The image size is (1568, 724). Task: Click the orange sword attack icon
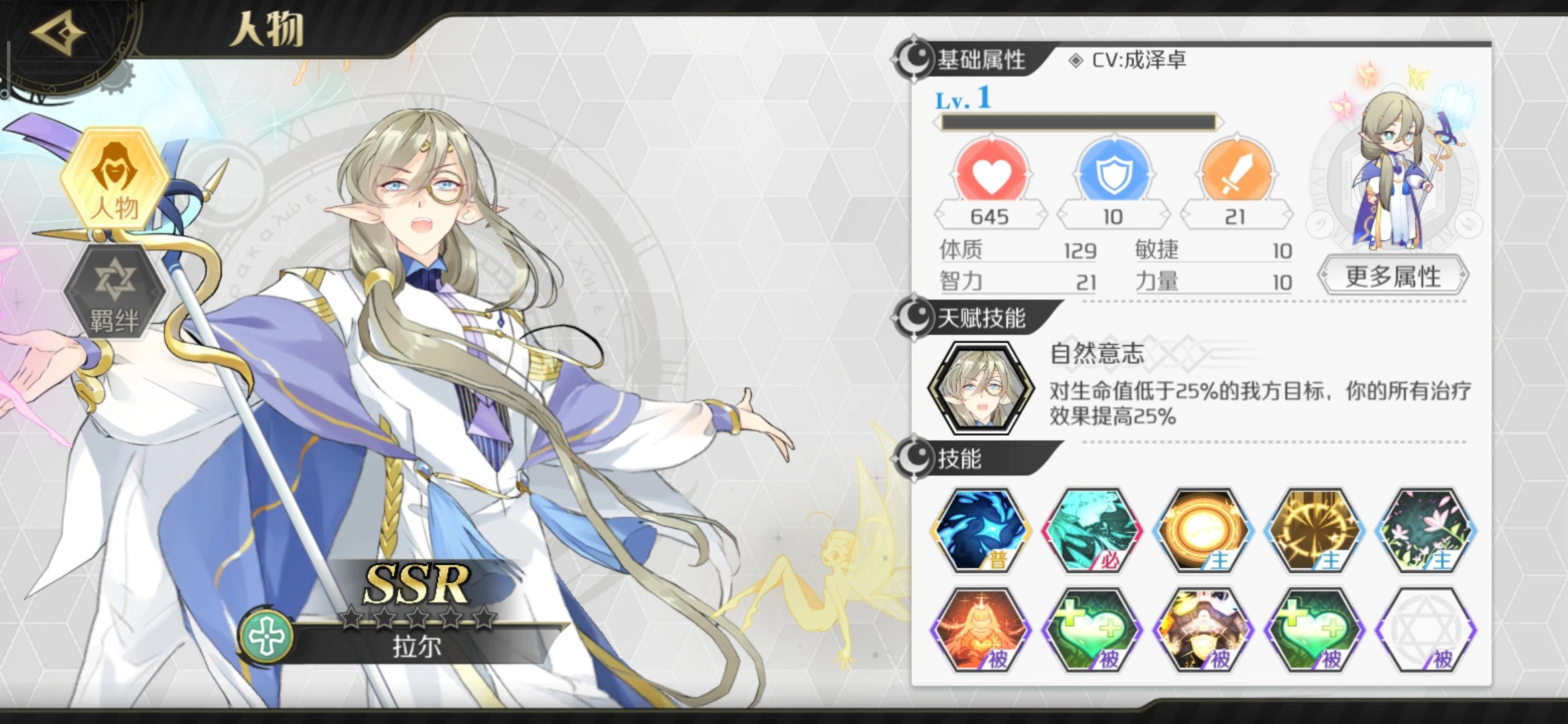coord(1236,173)
